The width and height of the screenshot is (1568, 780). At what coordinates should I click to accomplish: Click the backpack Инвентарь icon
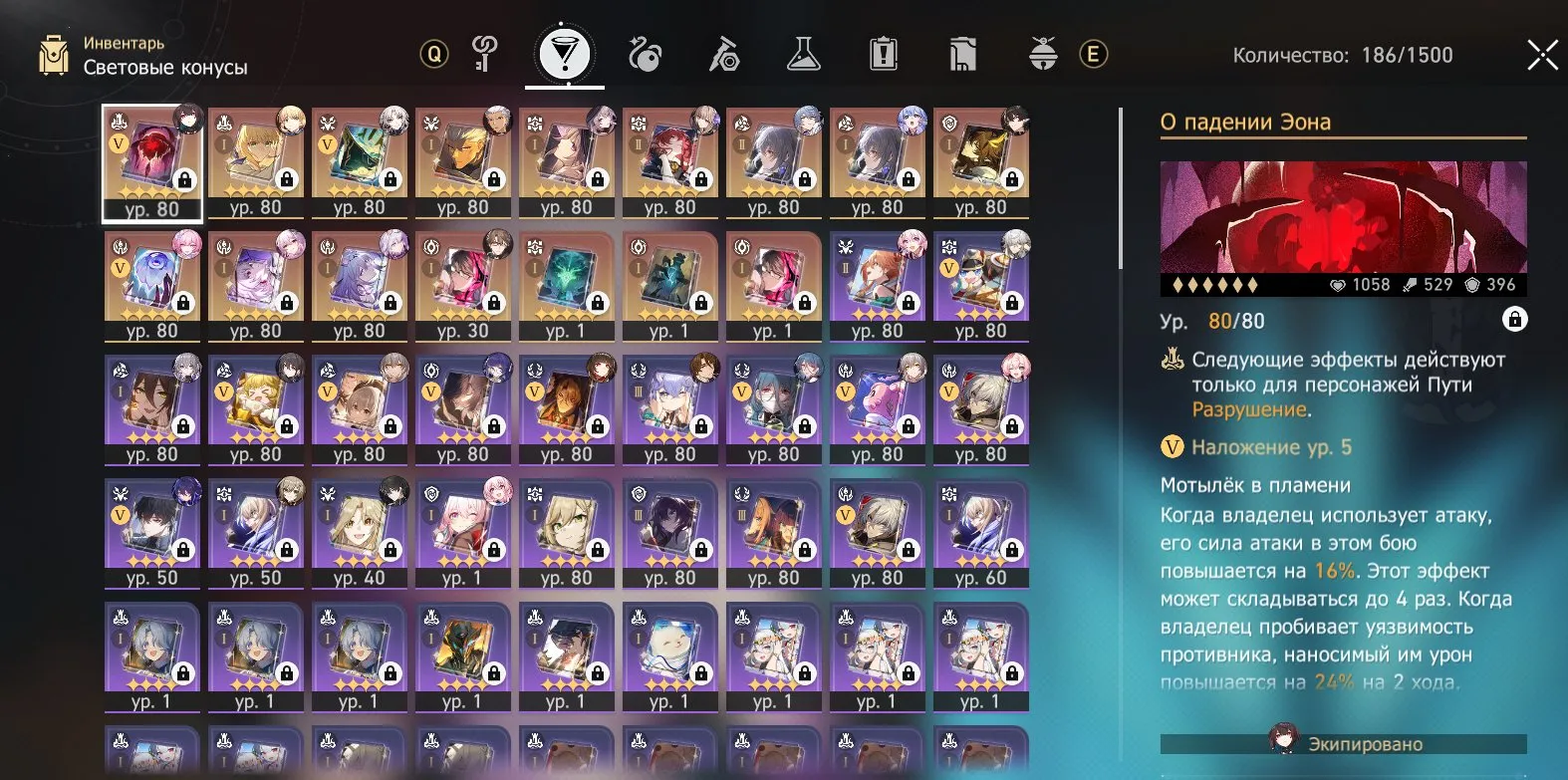[x=55, y=53]
